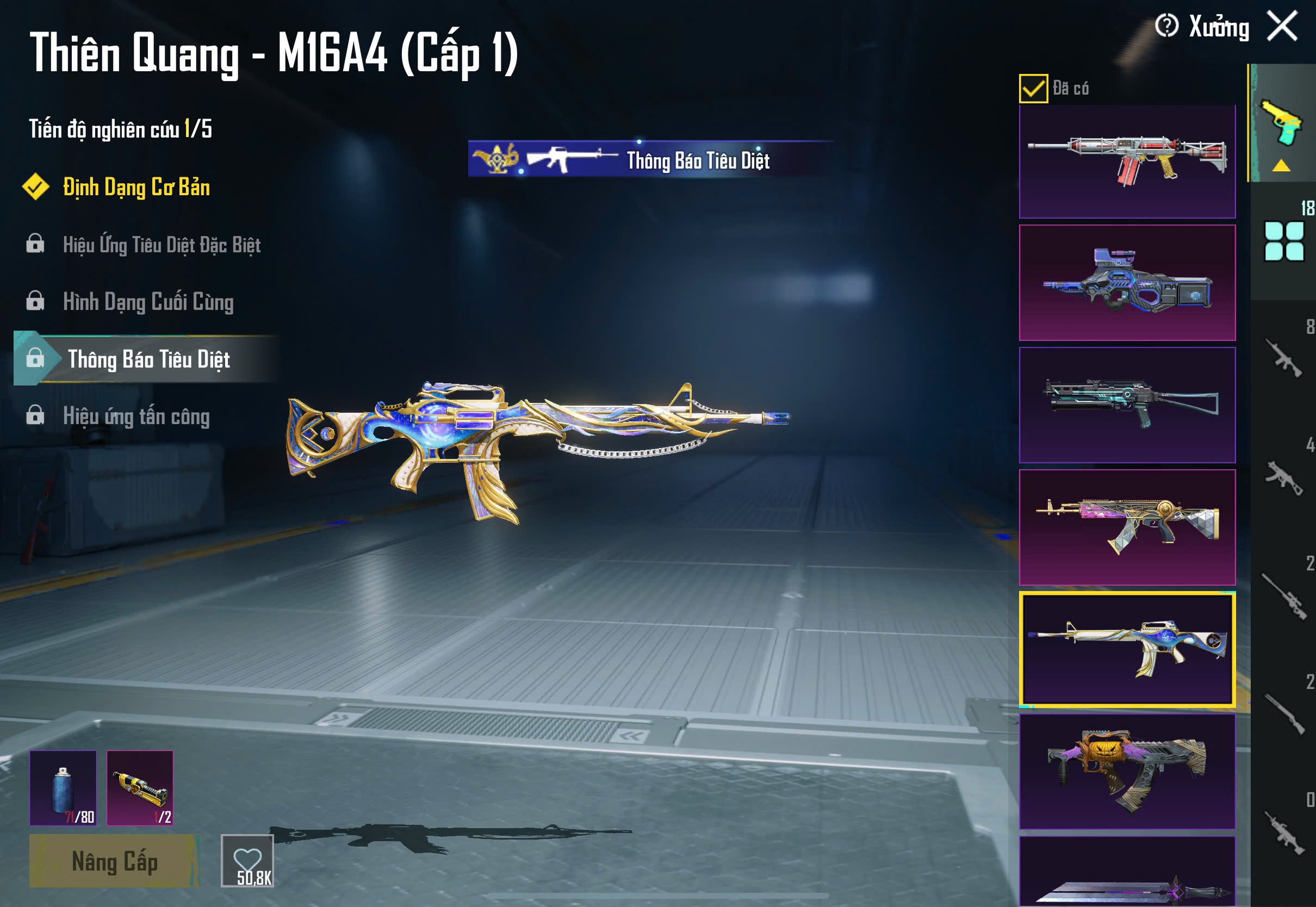Viewport: 1316px width, 907px height.
Task: Click the Nâng Cấp upgrade button
Action: click(x=114, y=861)
